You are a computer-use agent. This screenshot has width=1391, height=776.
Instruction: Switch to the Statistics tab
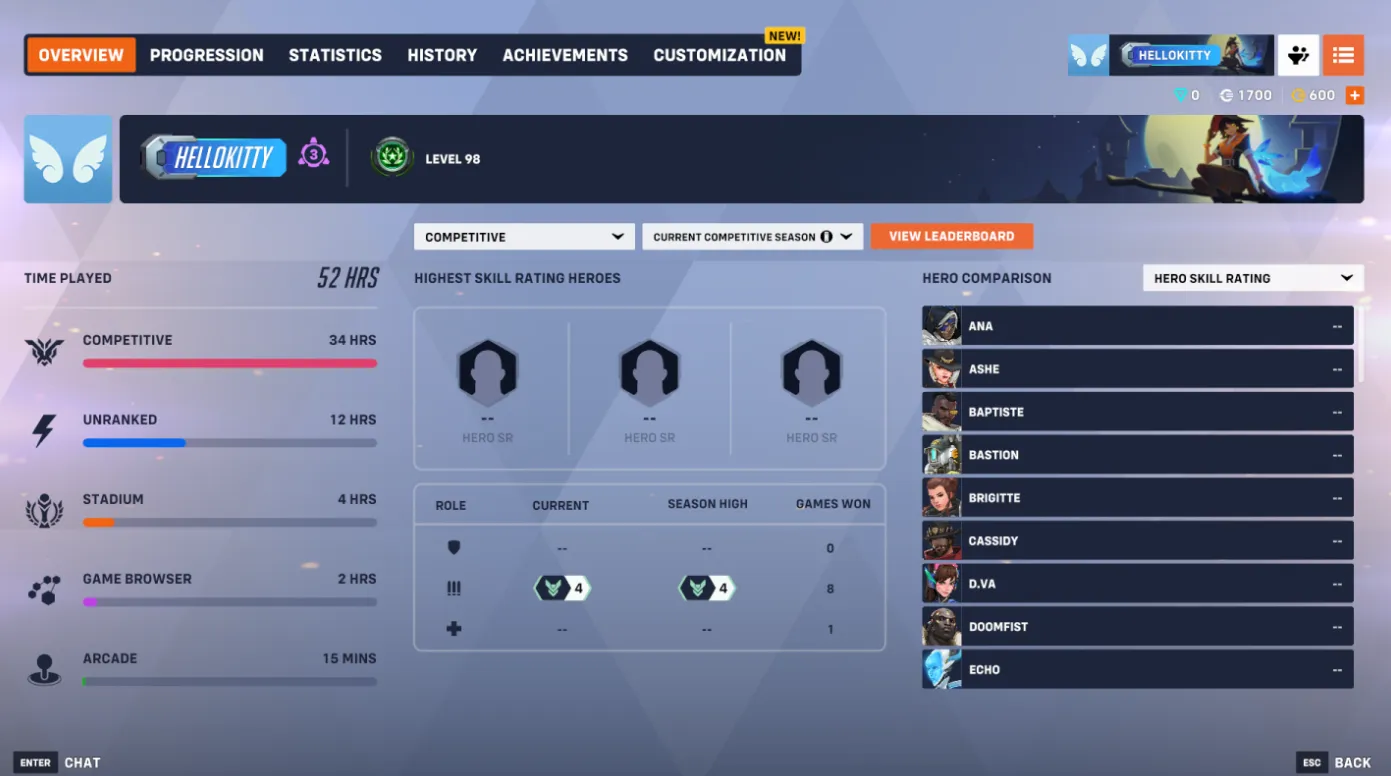pyautogui.click(x=335, y=55)
